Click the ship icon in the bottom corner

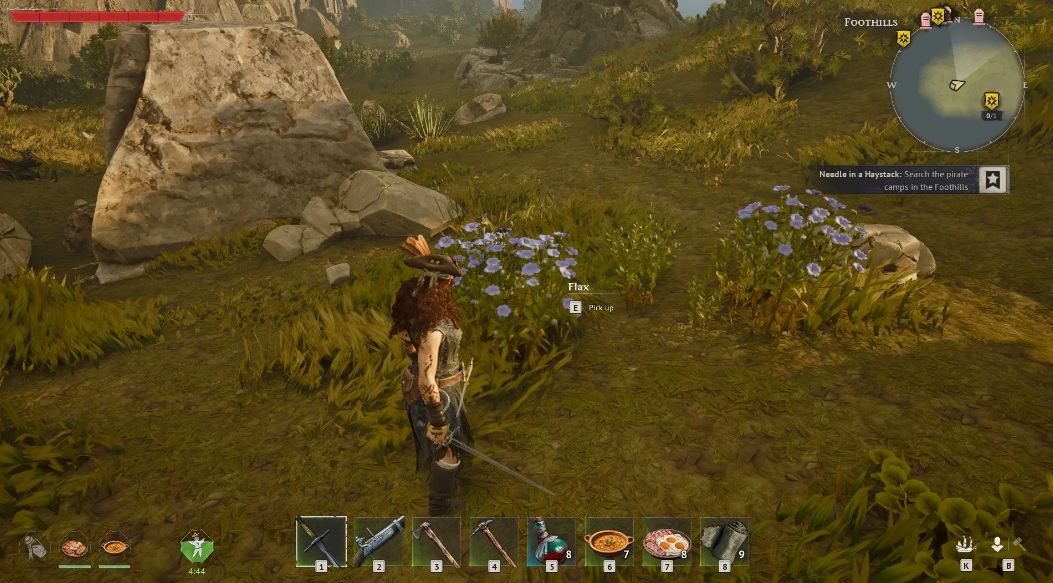(x=966, y=545)
